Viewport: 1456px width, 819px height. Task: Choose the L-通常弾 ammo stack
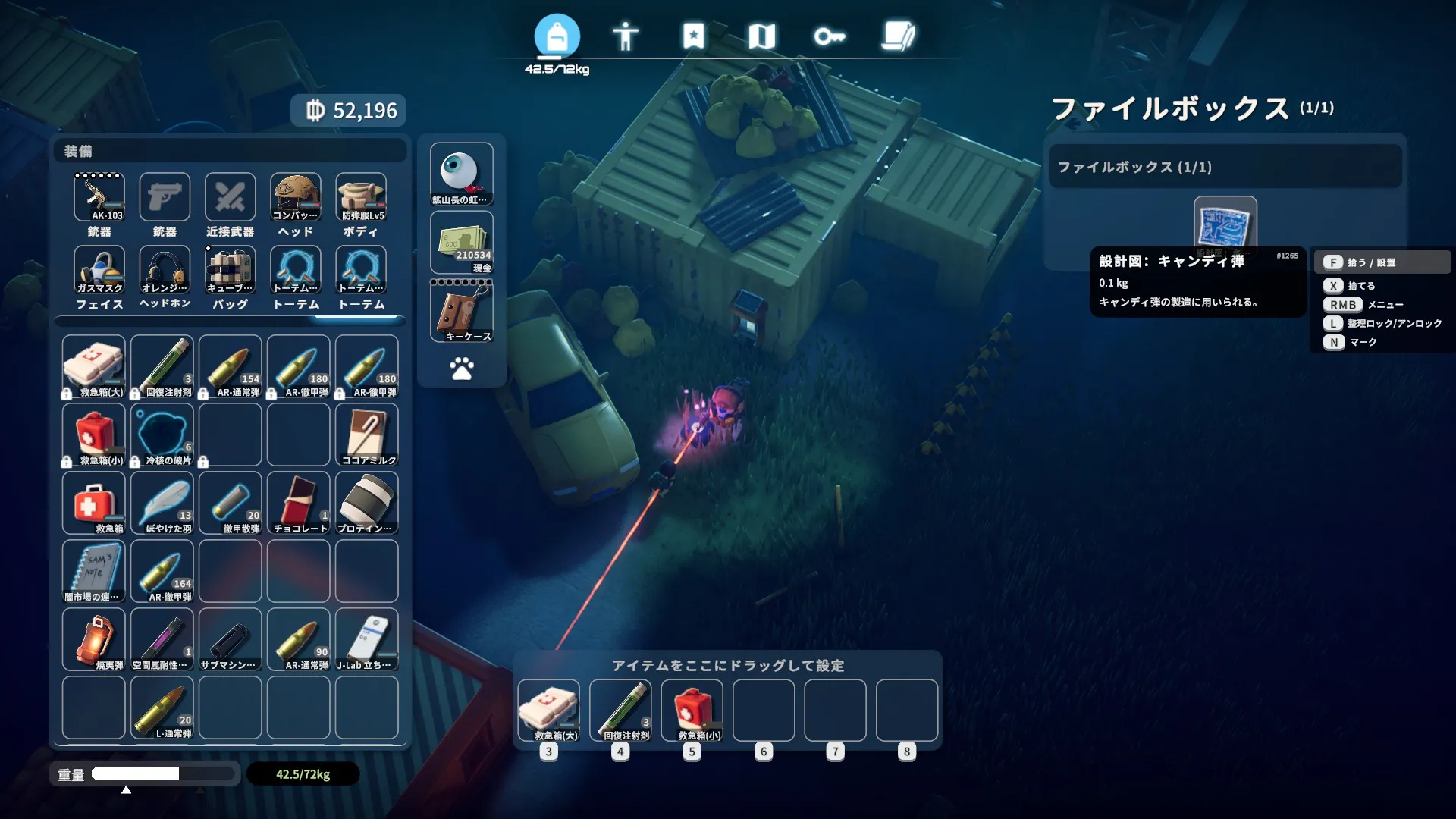162,708
